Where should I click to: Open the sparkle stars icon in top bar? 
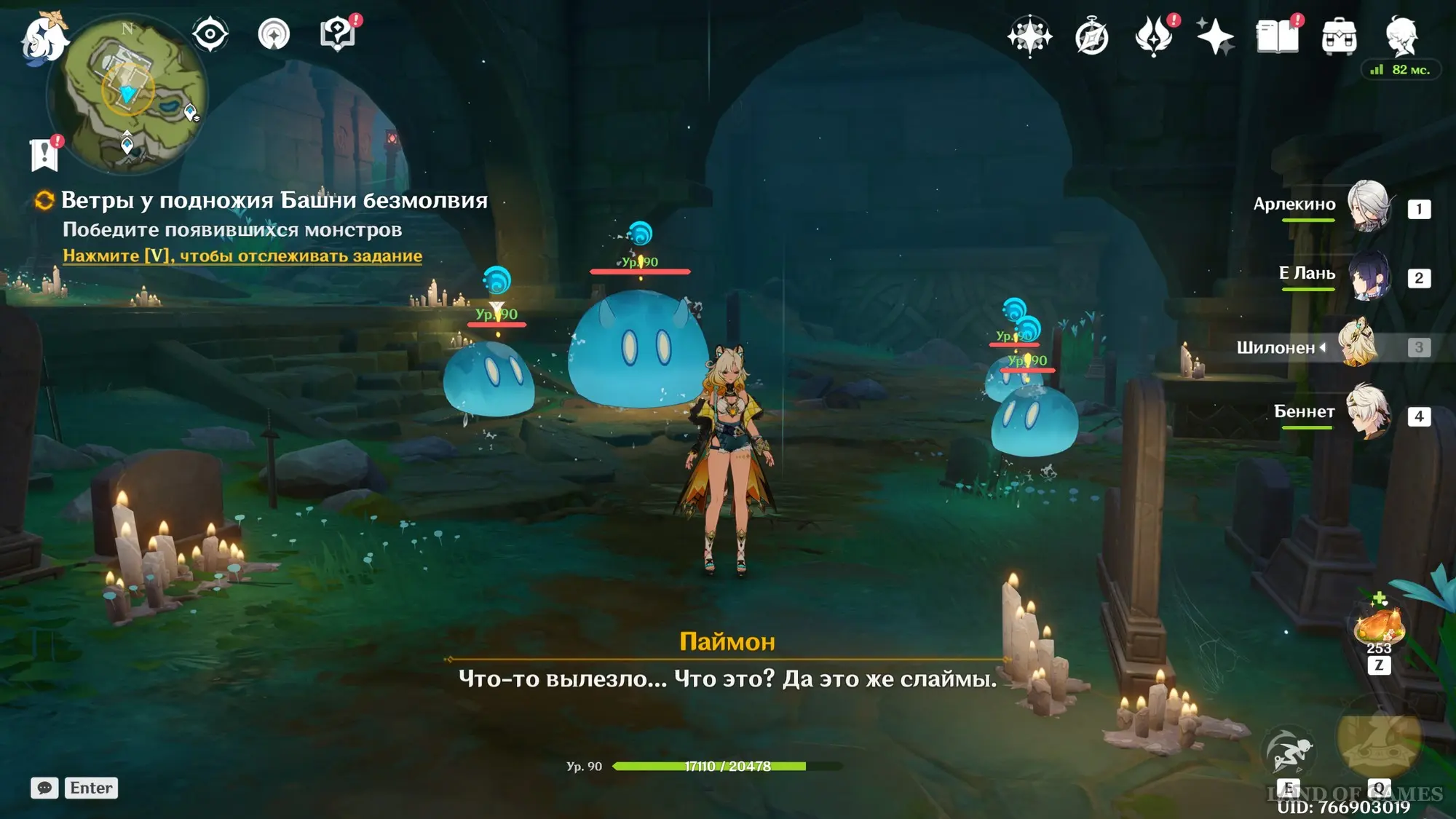[1215, 36]
